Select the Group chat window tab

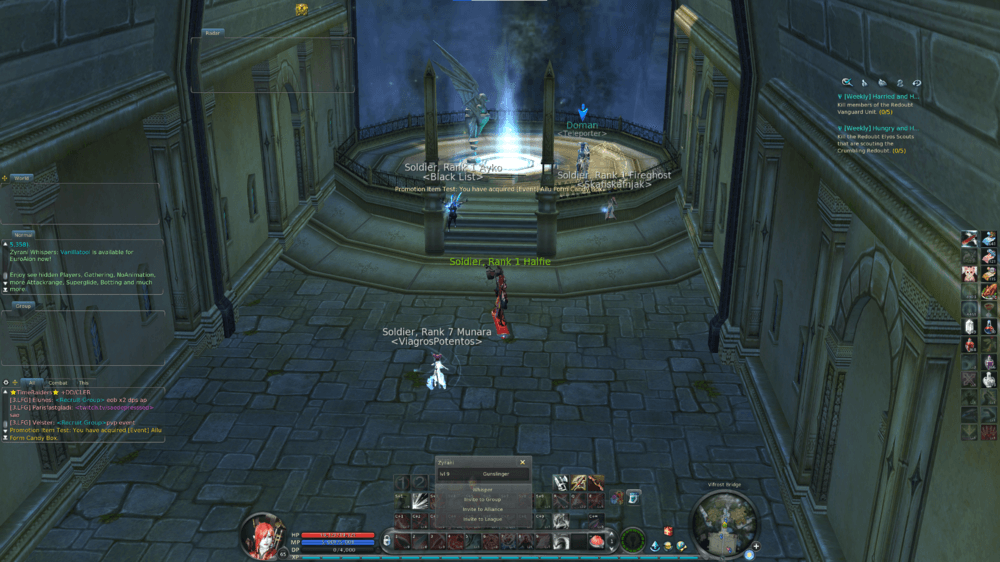[23, 305]
